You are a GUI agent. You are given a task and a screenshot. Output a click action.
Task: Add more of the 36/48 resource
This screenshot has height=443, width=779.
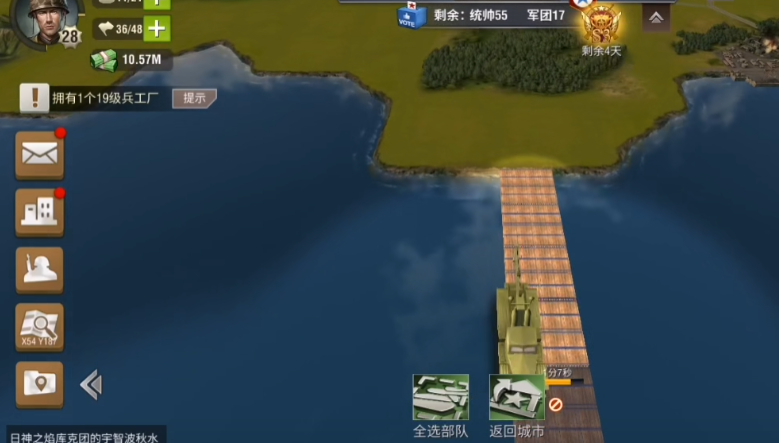coord(156,29)
